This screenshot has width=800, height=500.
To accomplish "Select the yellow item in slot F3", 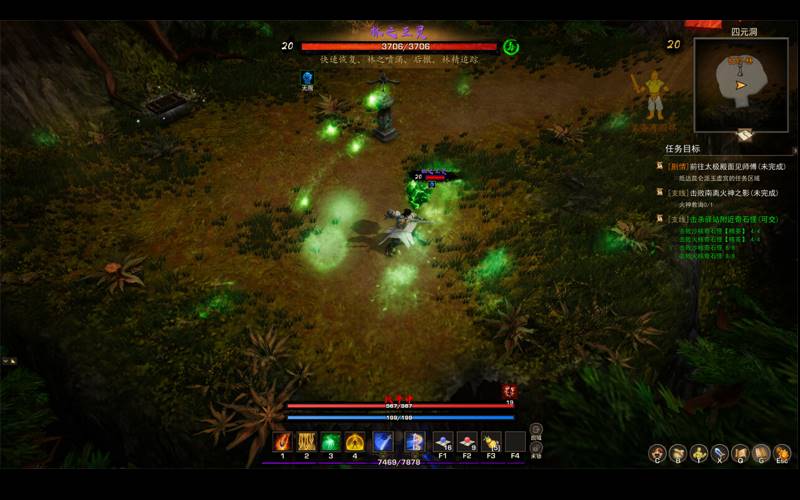I will [x=491, y=441].
